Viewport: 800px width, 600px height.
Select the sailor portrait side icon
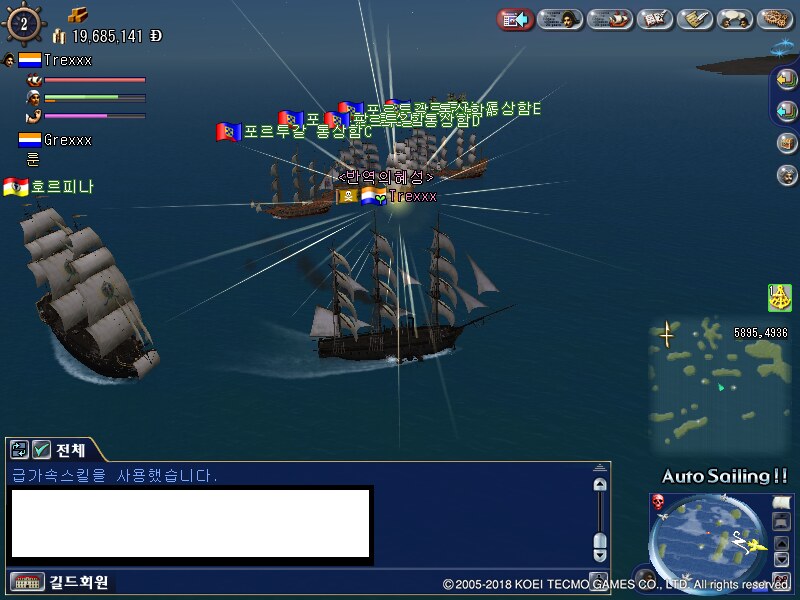pyautogui.click(x=786, y=175)
